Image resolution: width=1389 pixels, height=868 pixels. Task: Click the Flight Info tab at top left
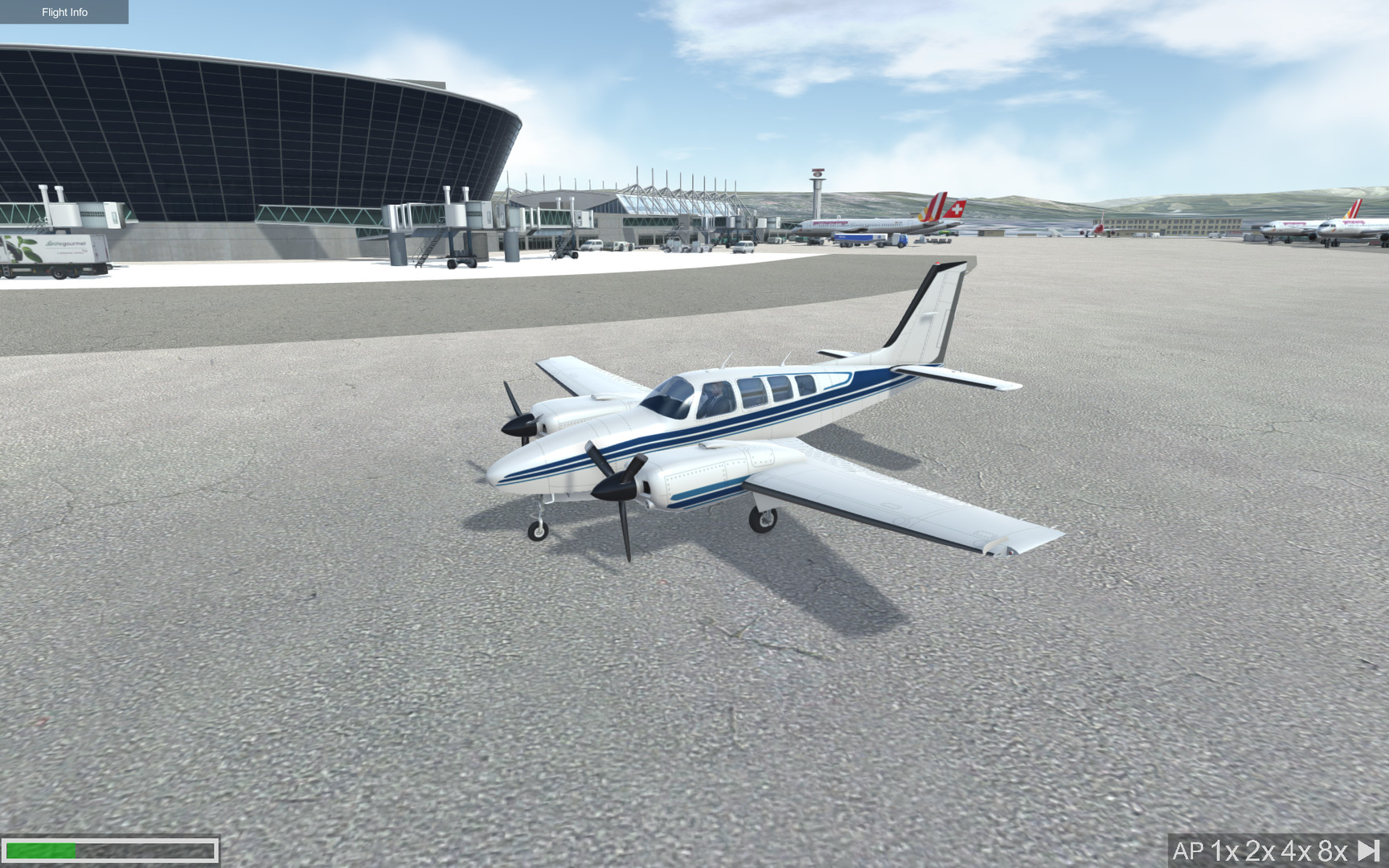[x=64, y=12]
